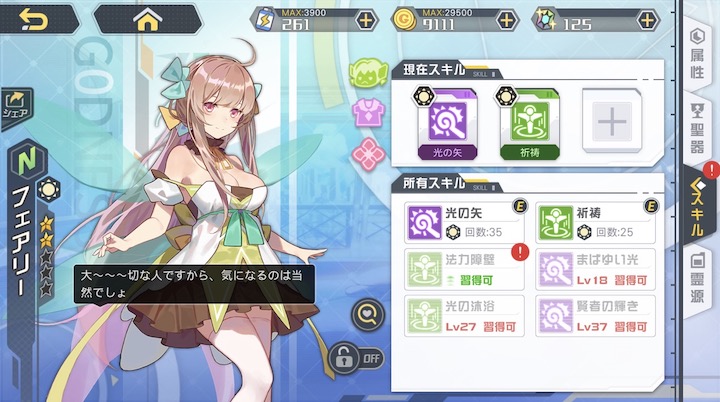
Task: Open the シェア share button
Action: click(x=17, y=103)
